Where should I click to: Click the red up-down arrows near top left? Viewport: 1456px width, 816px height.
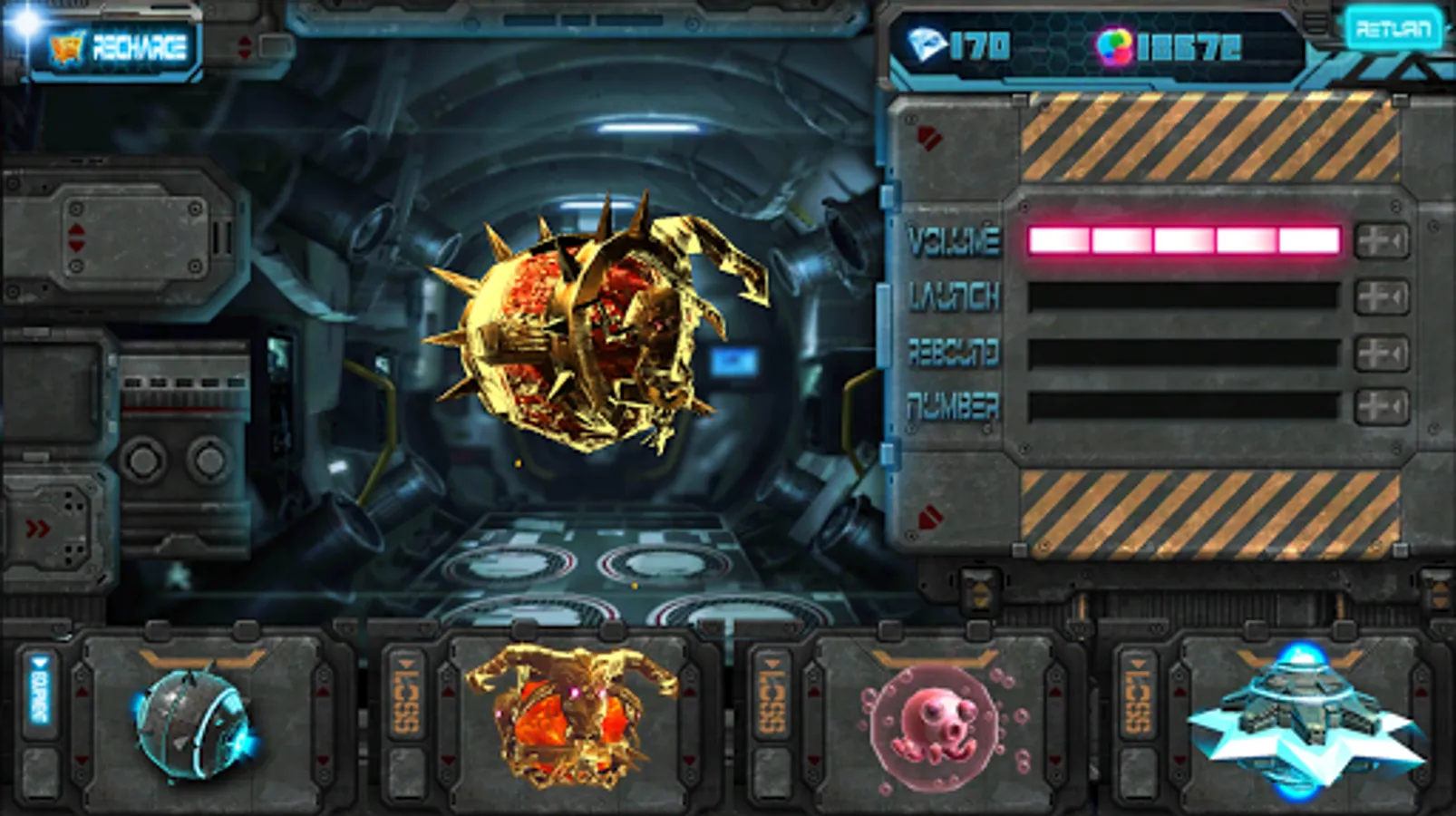244,45
